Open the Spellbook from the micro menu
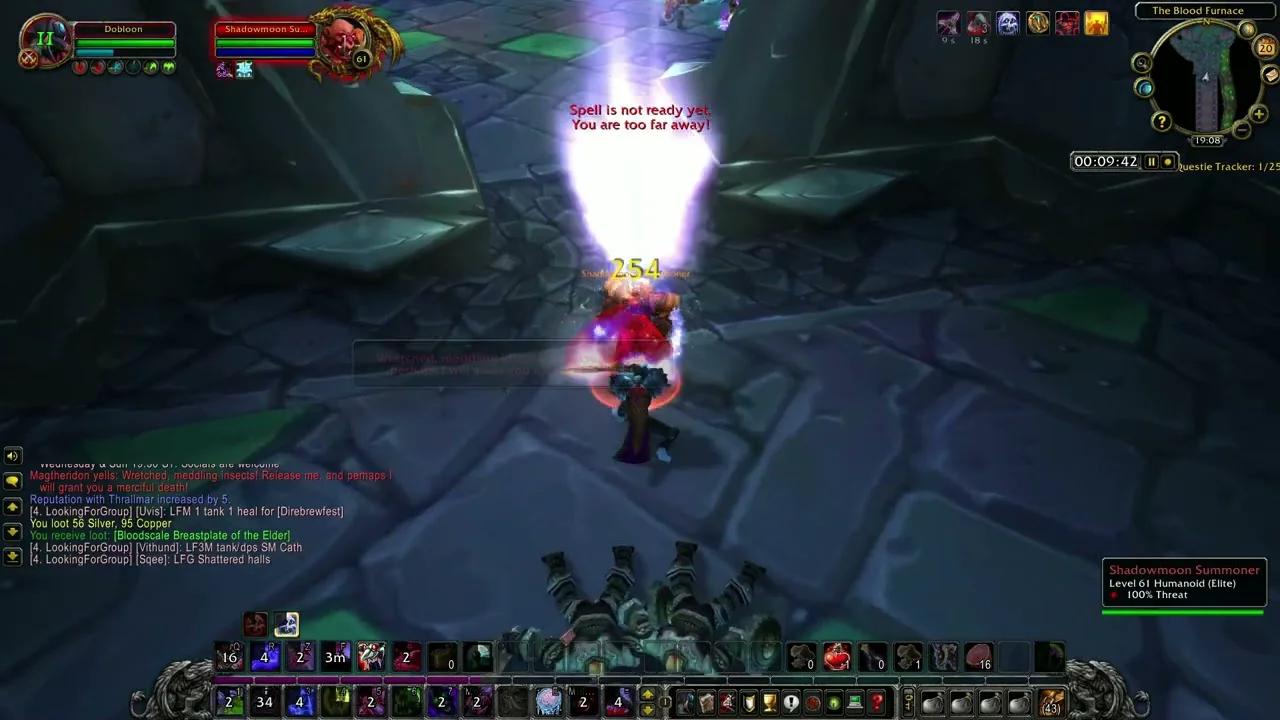Viewport: 1280px width, 720px height. coord(705,700)
